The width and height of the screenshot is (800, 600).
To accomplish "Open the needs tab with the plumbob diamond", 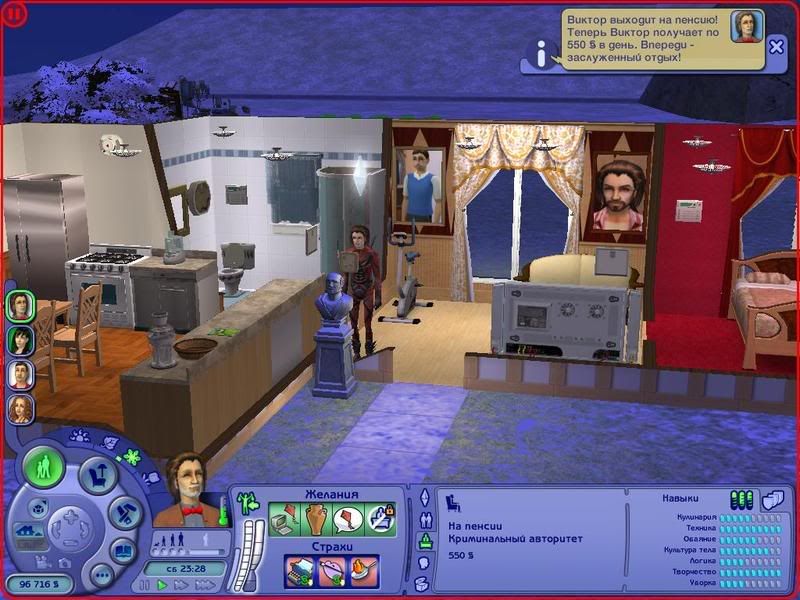I will tap(424, 497).
